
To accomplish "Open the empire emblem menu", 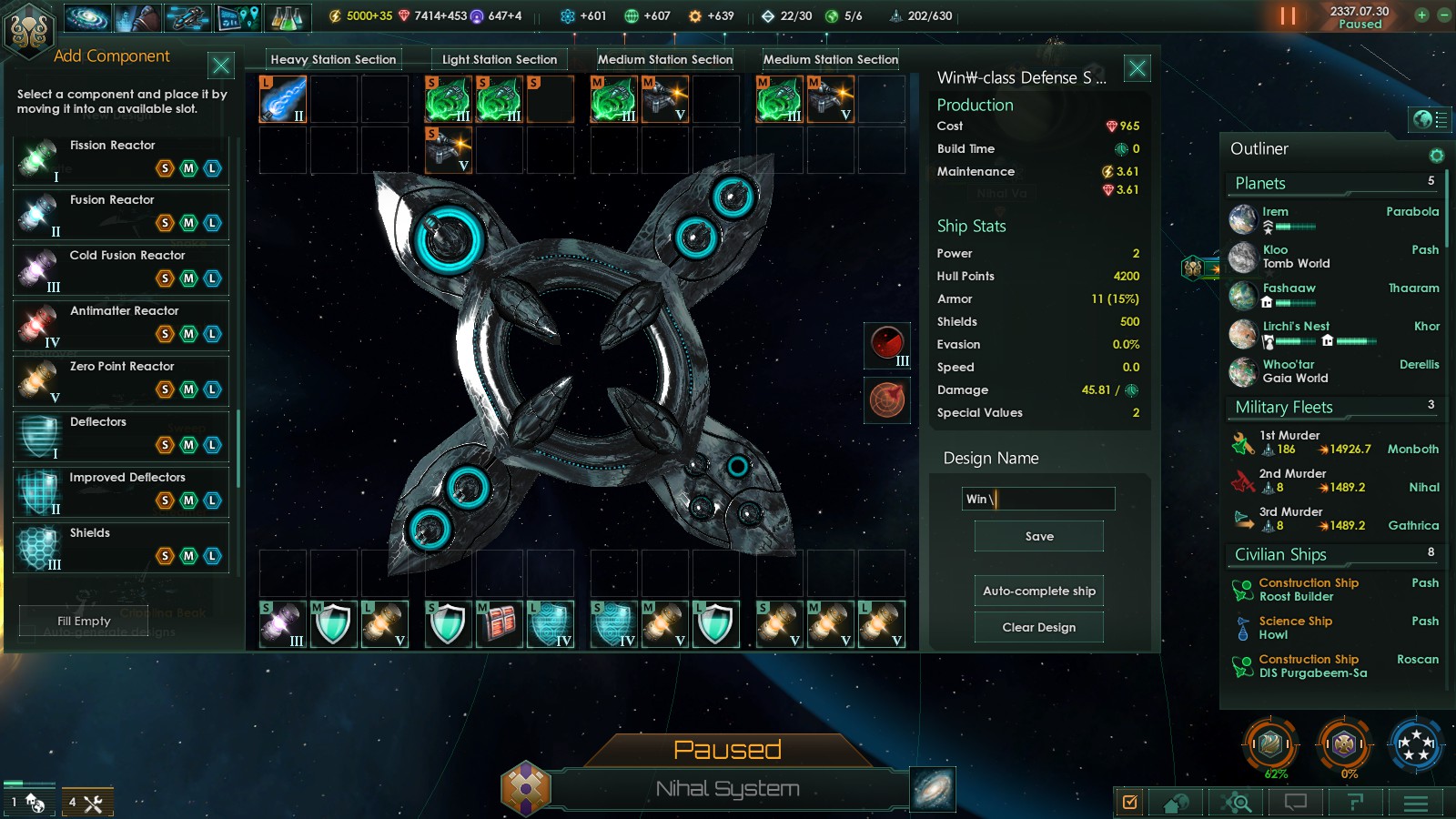I will coord(27,29).
